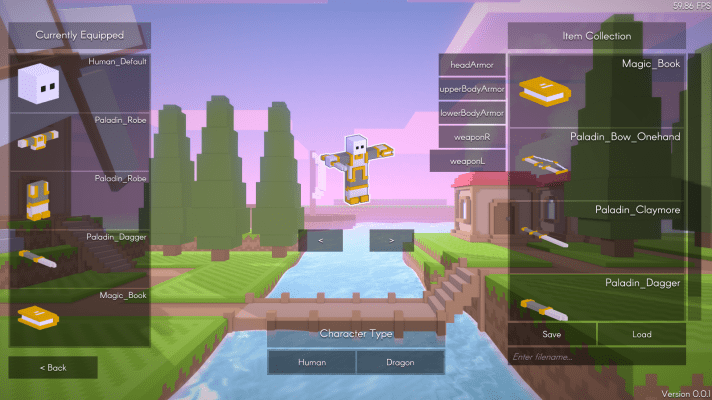Click the equipped Paladin_Dagger slot

(80, 258)
